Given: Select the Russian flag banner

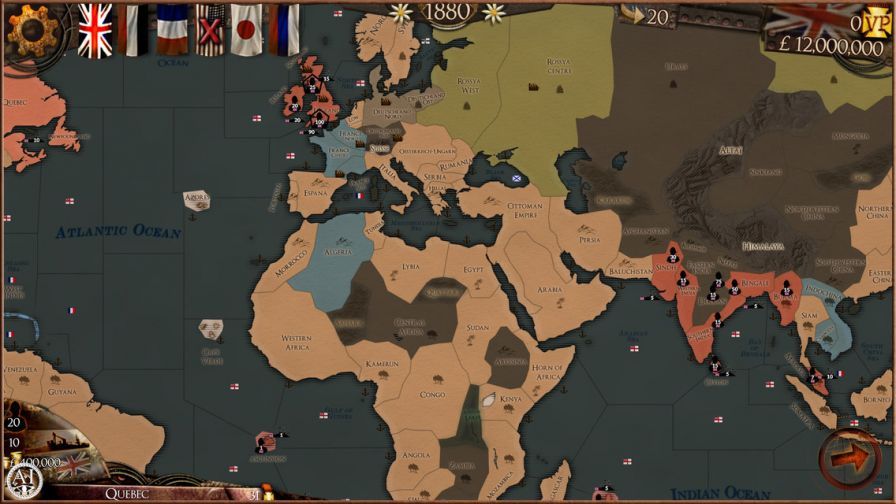Looking at the screenshot, I should (286, 30).
